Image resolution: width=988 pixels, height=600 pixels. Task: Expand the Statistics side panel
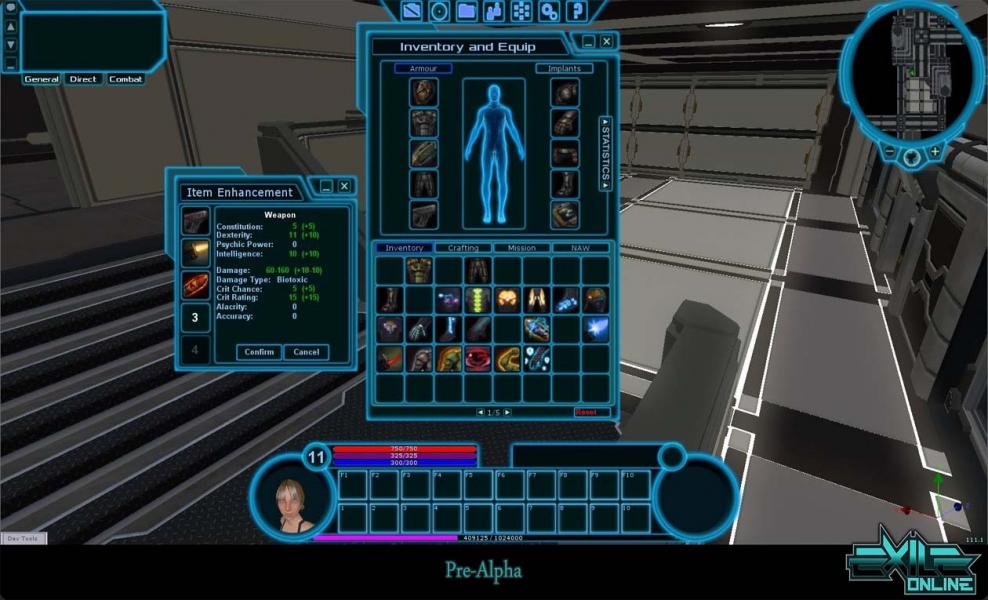click(x=605, y=153)
